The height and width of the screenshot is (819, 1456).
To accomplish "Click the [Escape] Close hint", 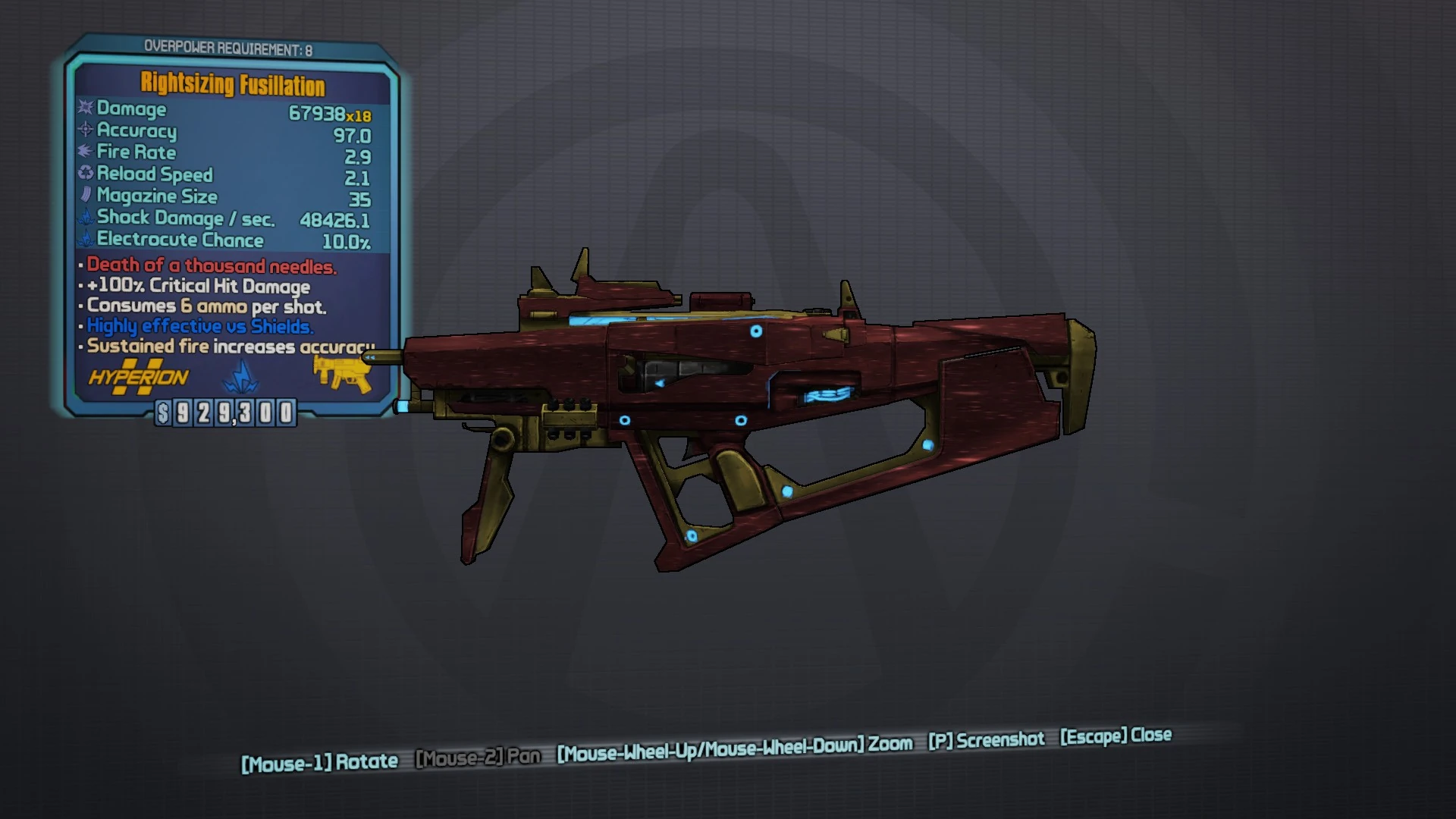I will point(1116,735).
